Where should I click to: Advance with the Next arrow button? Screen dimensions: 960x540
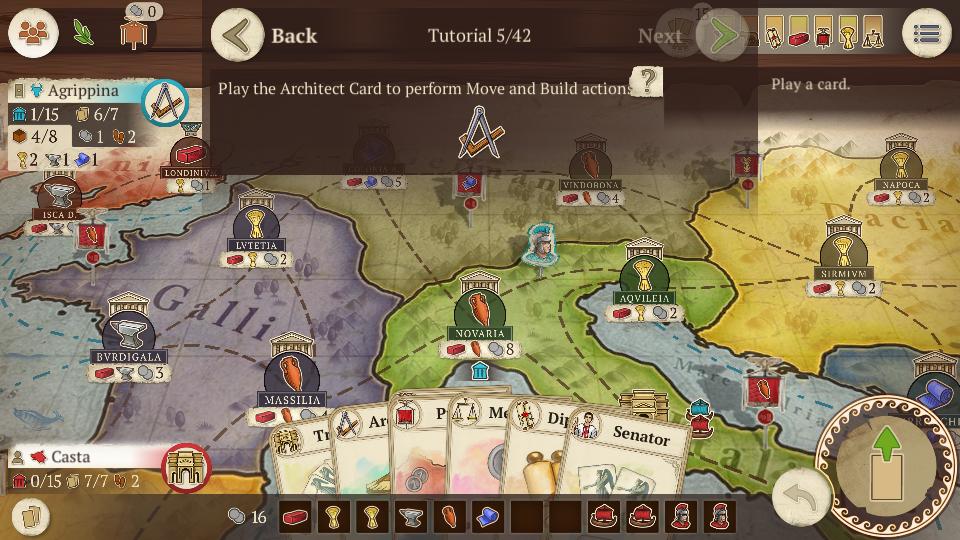[x=724, y=36]
